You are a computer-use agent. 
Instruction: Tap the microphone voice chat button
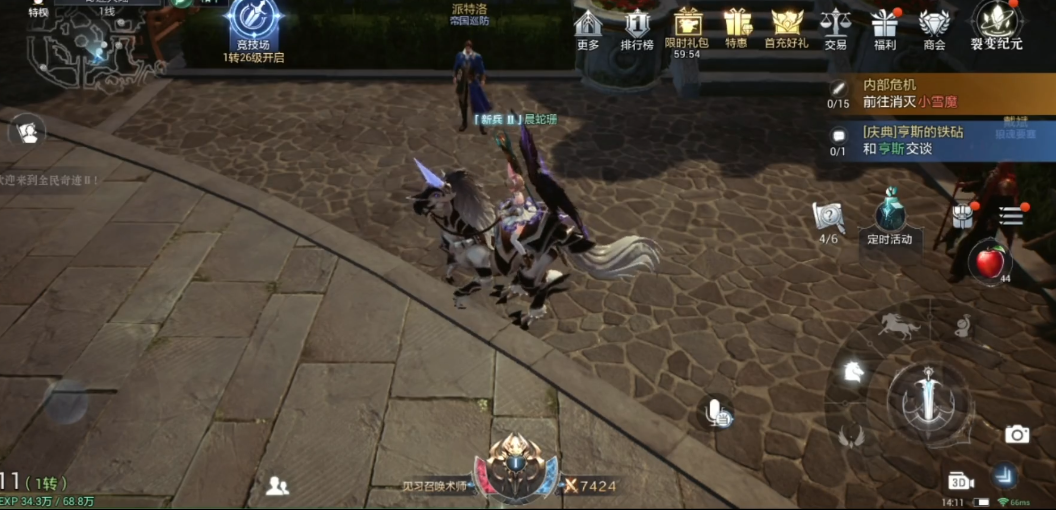pos(717,411)
